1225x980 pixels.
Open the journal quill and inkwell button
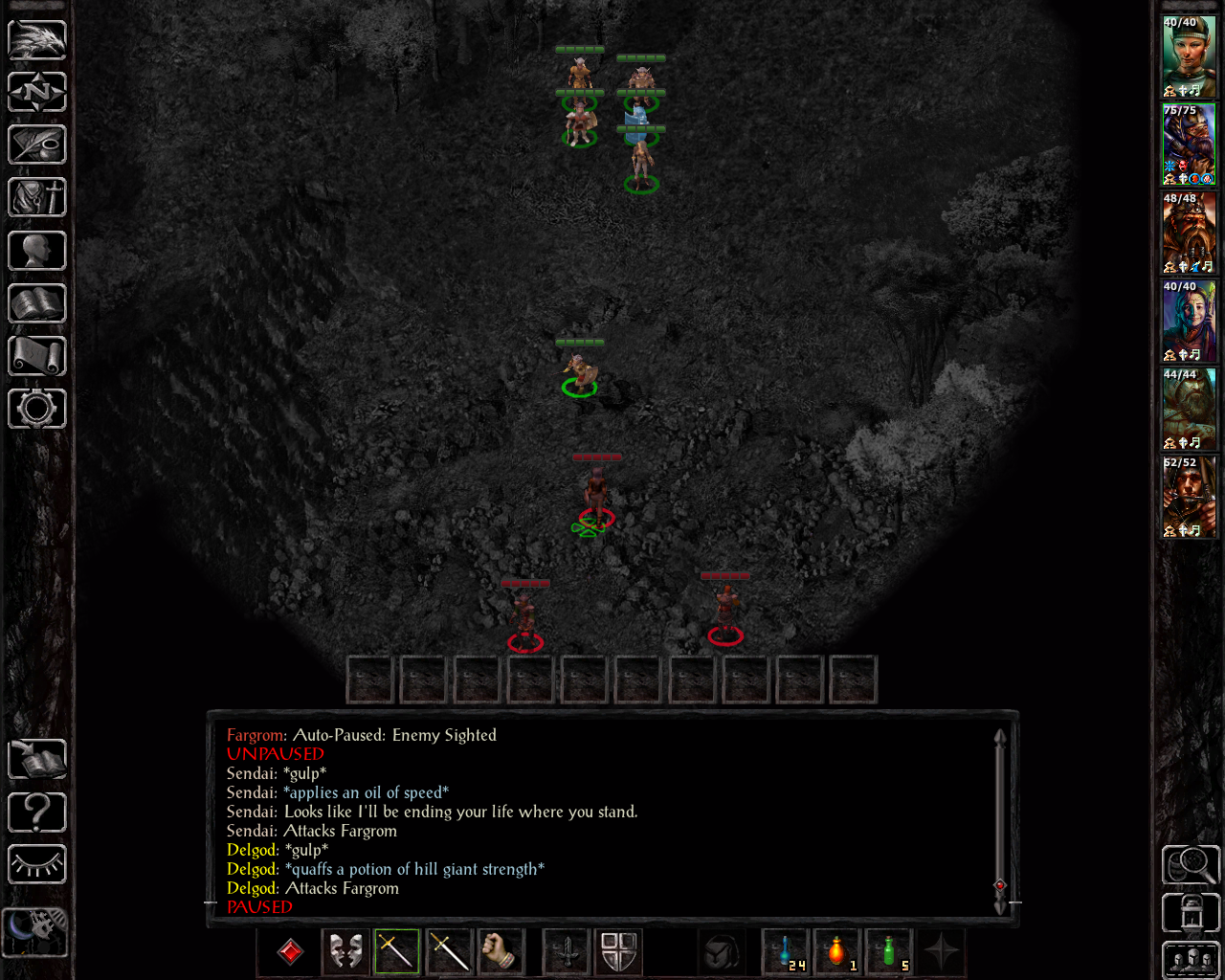pos(37,145)
